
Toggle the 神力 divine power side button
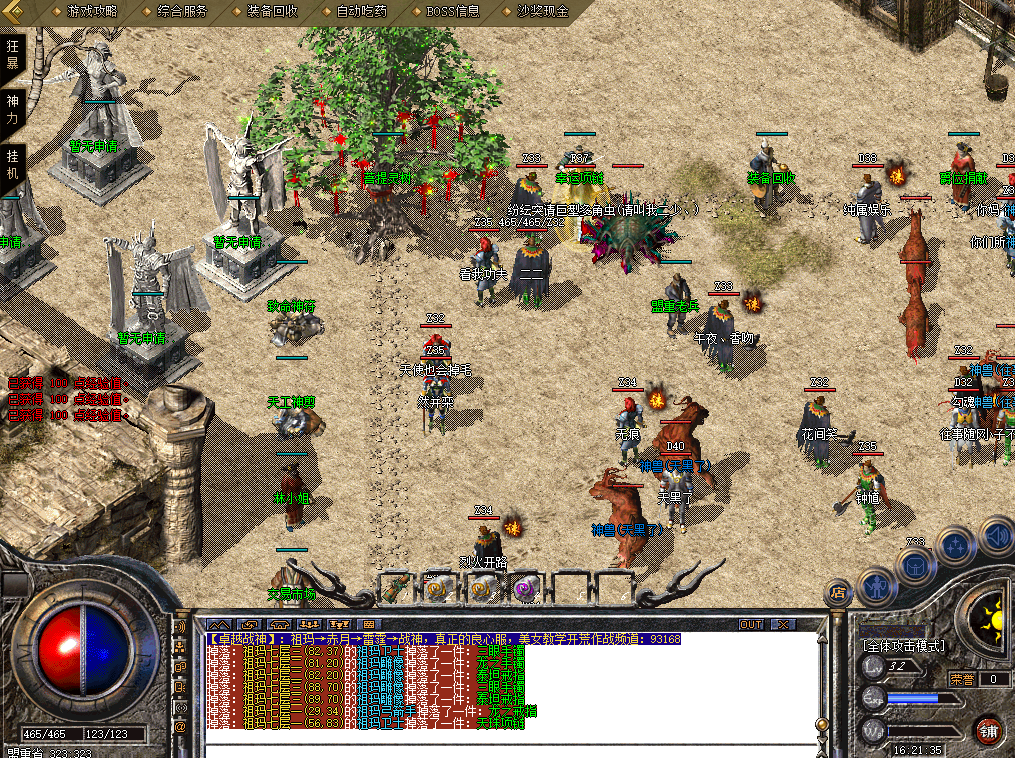[x=13, y=109]
